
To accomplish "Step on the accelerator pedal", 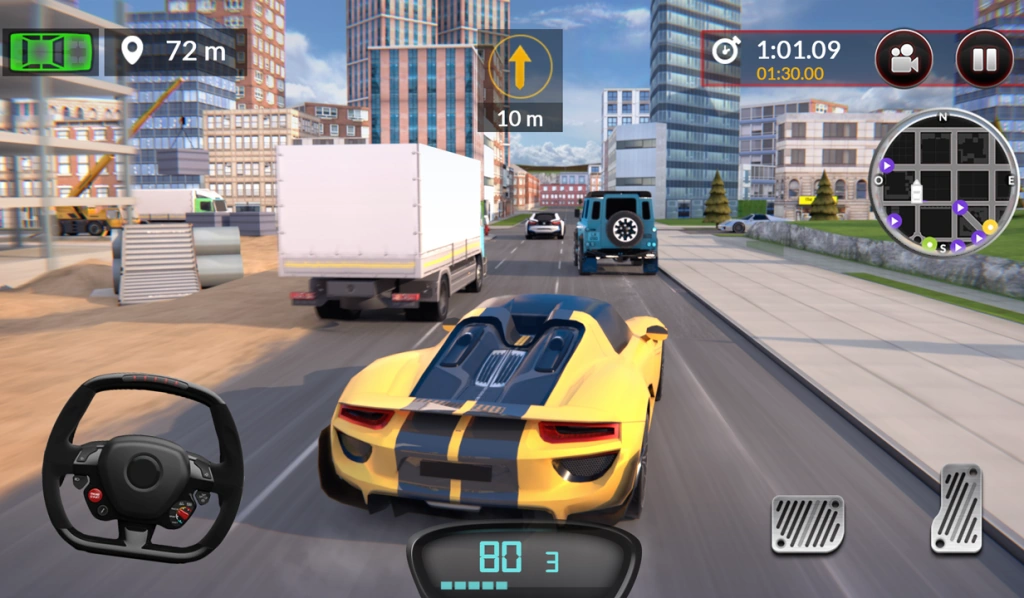I will click(955, 508).
